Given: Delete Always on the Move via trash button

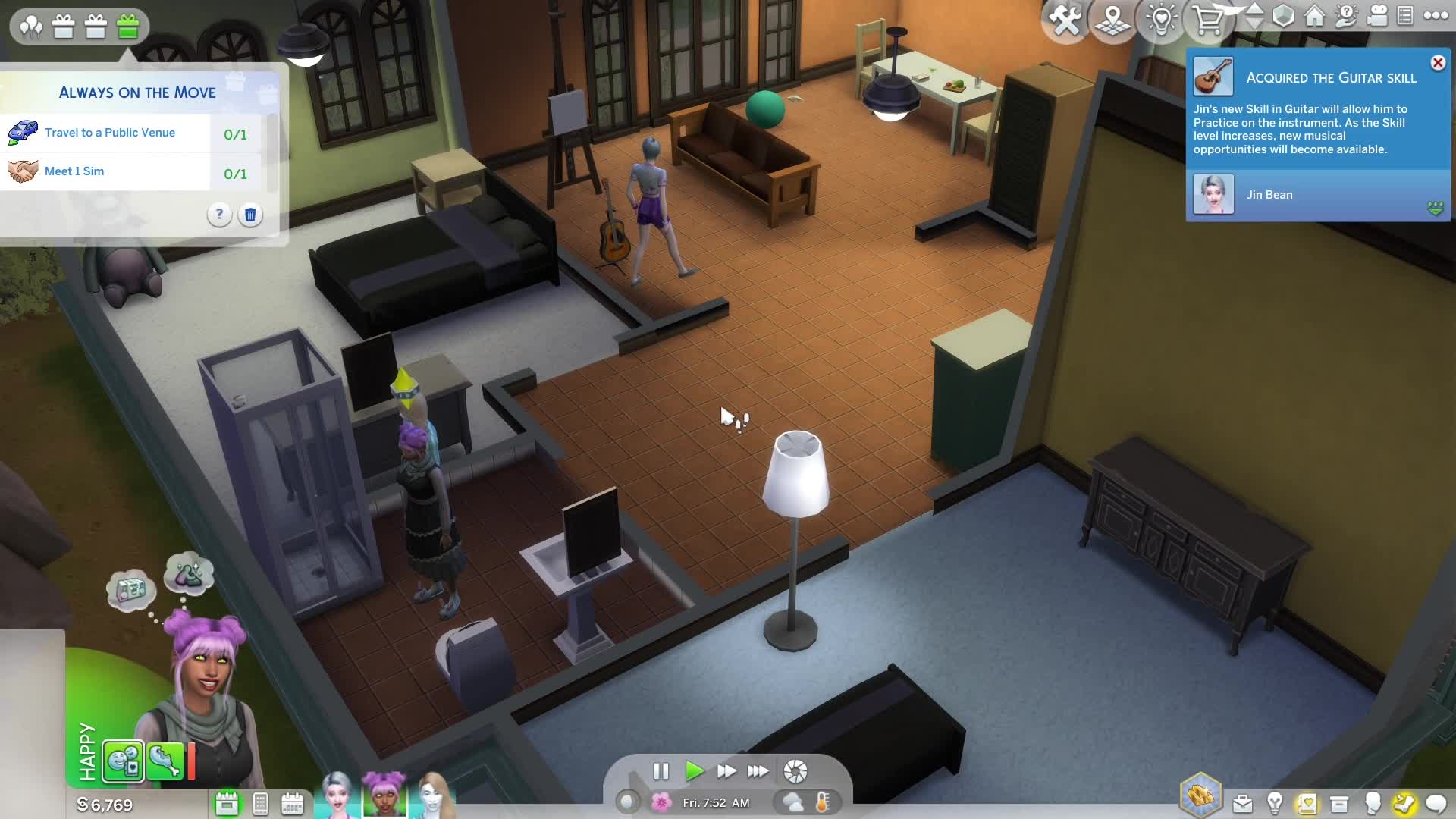Looking at the screenshot, I should coord(250,215).
